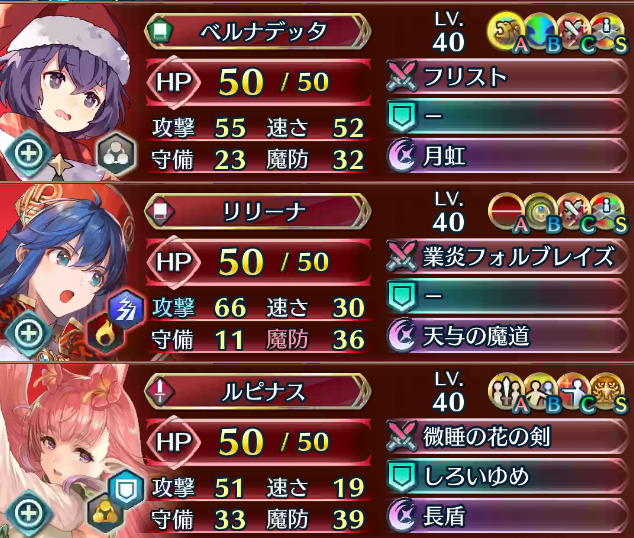The height and width of the screenshot is (538, 634).
Task: Inspect Lupinus's S seal skill icon
Action: click(610, 389)
